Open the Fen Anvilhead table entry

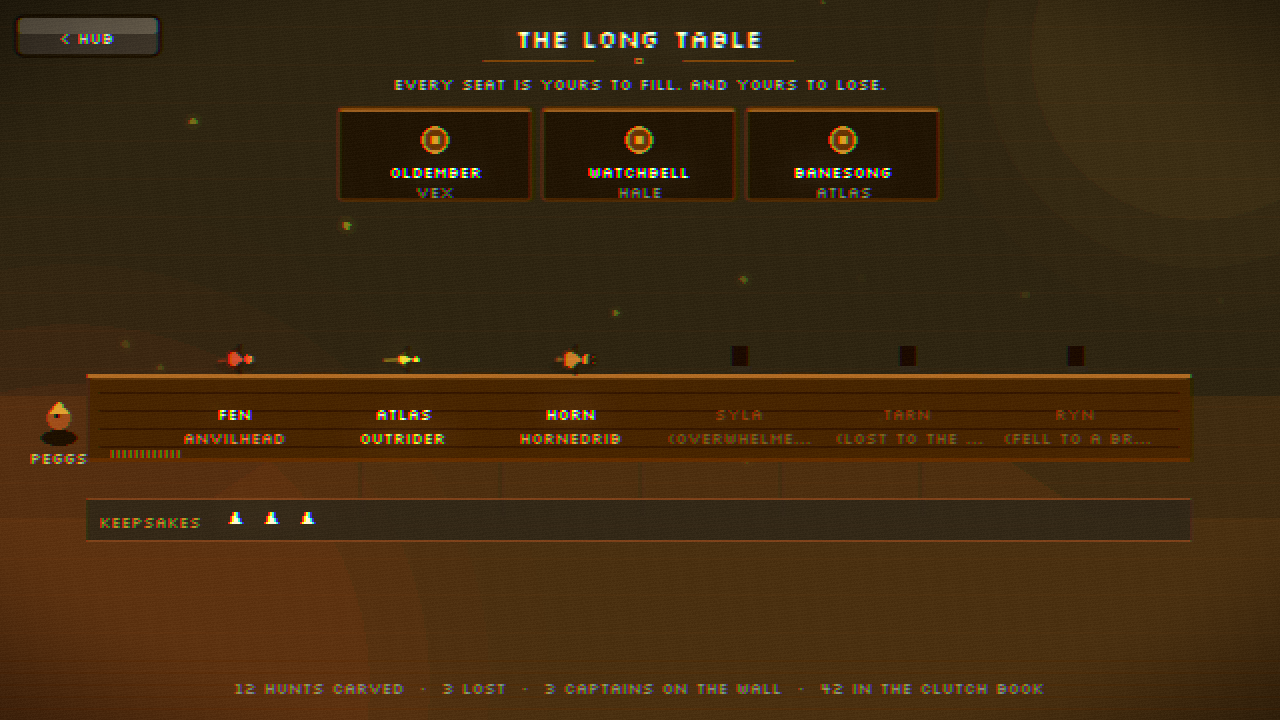tap(236, 426)
